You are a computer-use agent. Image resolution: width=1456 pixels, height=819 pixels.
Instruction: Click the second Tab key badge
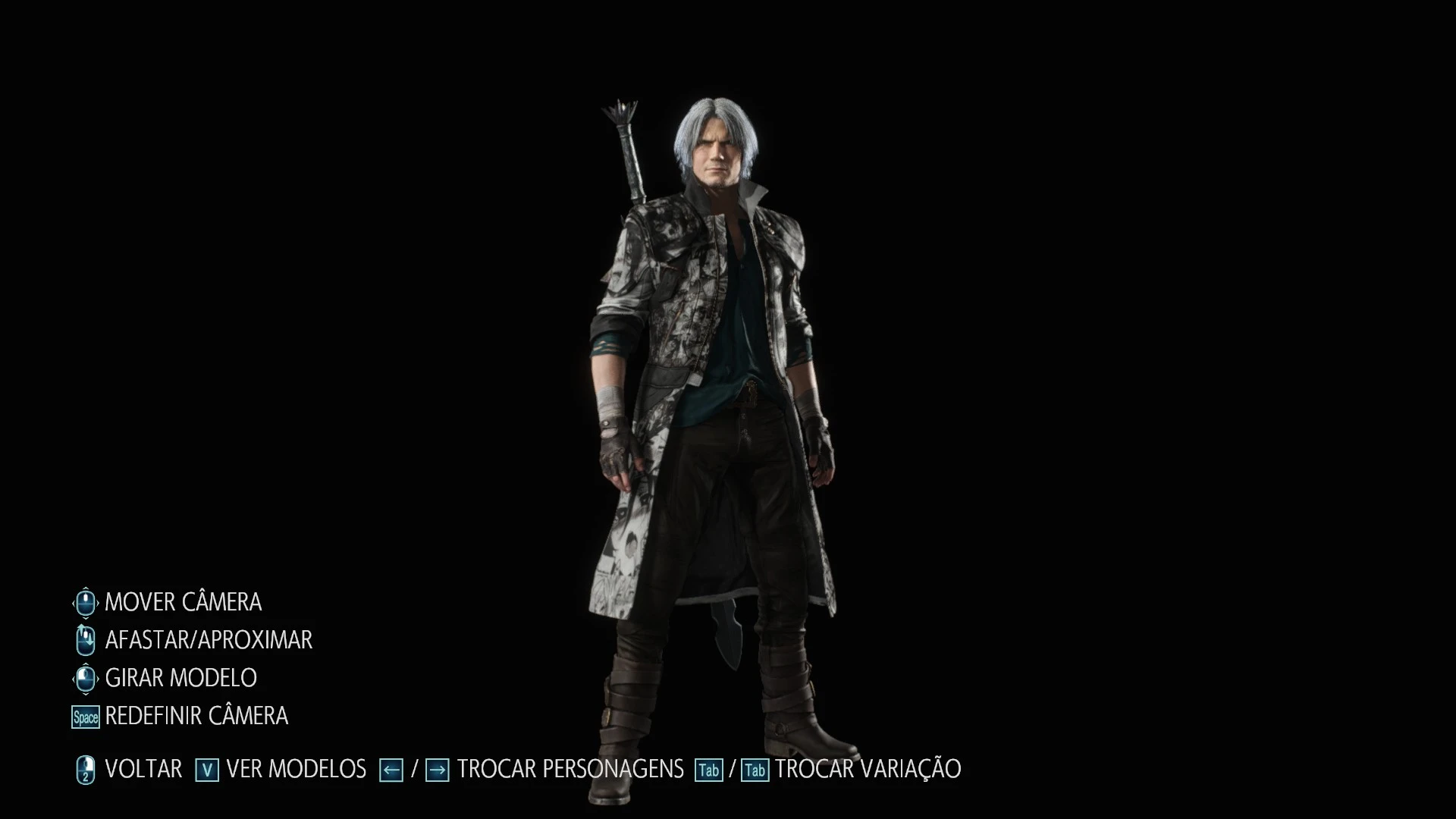coord(755,768)
